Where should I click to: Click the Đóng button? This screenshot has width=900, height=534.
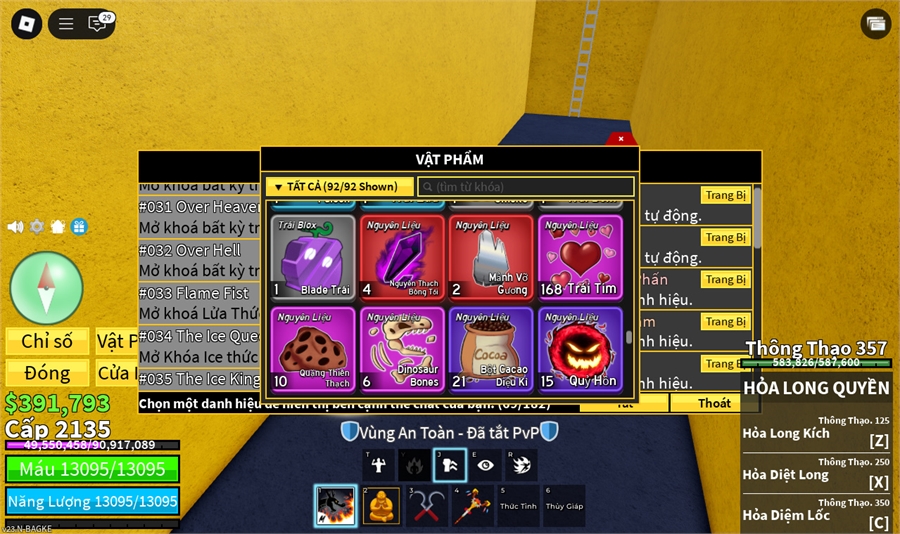[x=47, y=373]
